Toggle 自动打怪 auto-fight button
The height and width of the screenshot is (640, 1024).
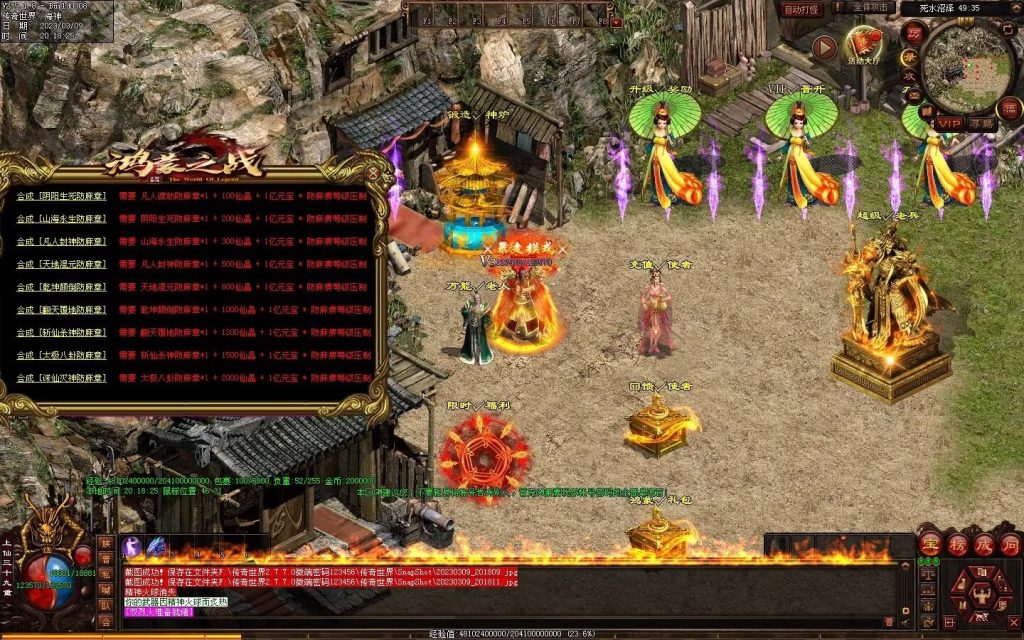coord(801,9)
